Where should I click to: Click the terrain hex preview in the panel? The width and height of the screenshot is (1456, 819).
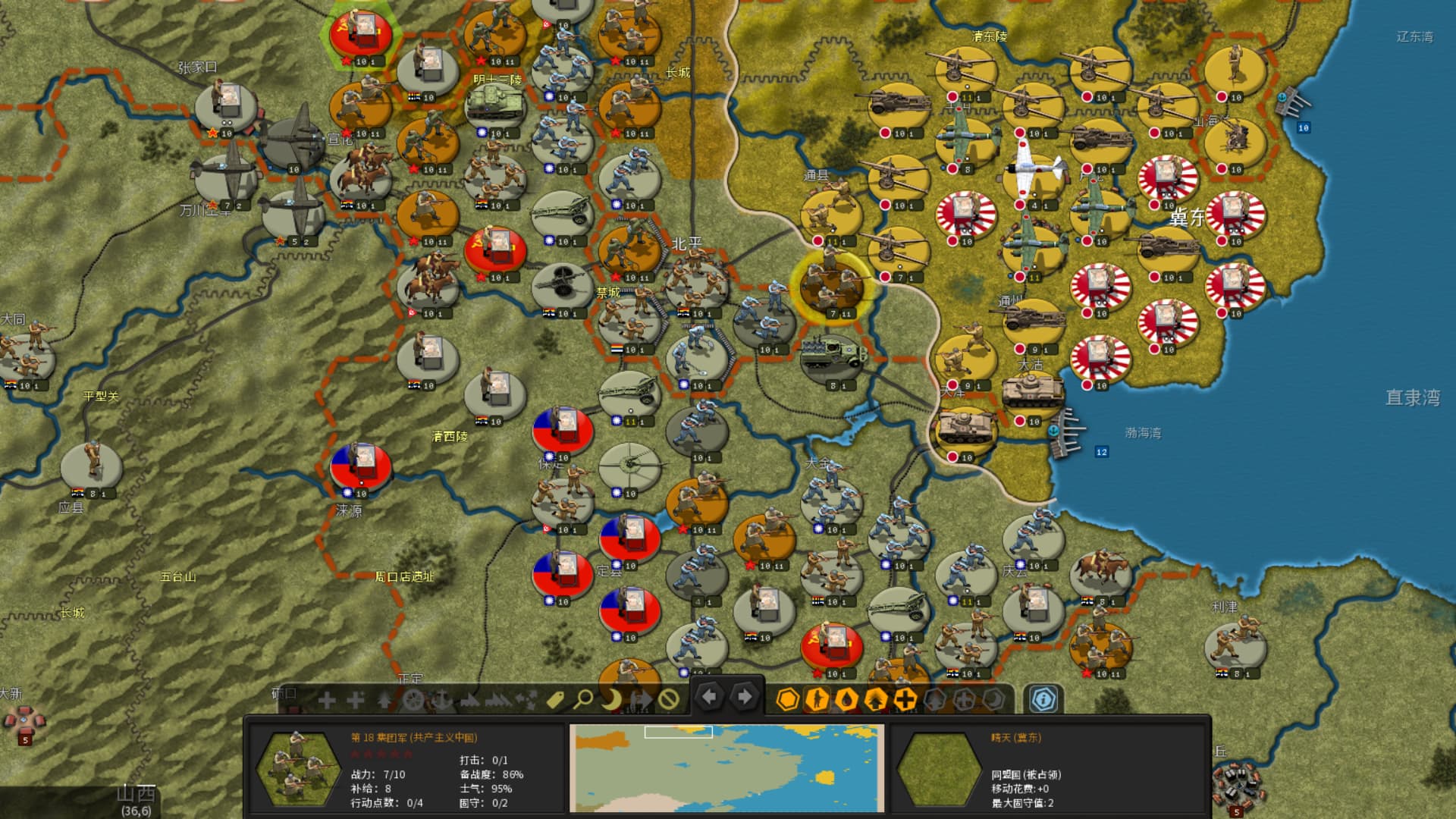tap(938, 768)
